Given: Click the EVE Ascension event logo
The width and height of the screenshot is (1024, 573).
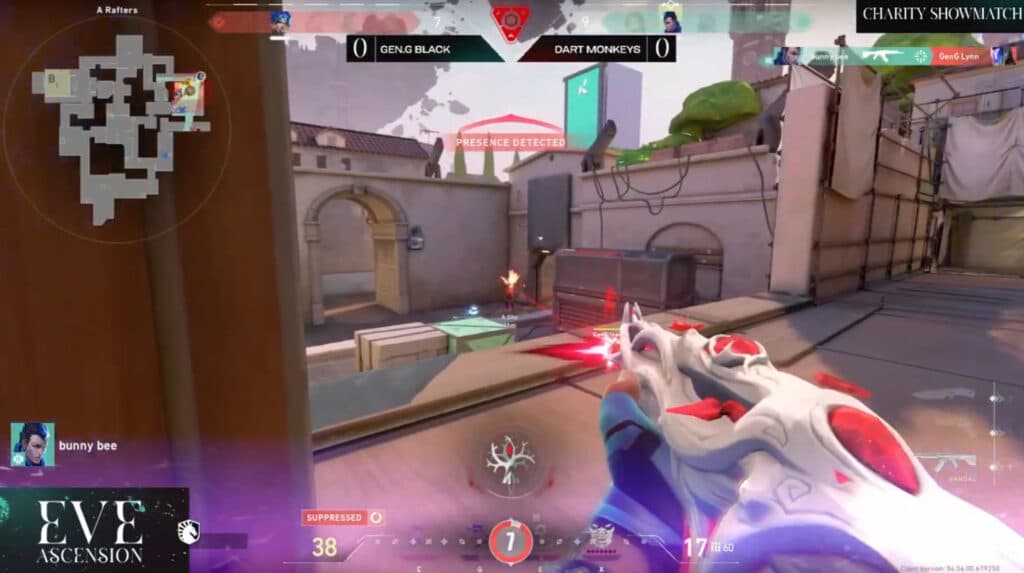Looking at the screenshot, I should (92, 531).
